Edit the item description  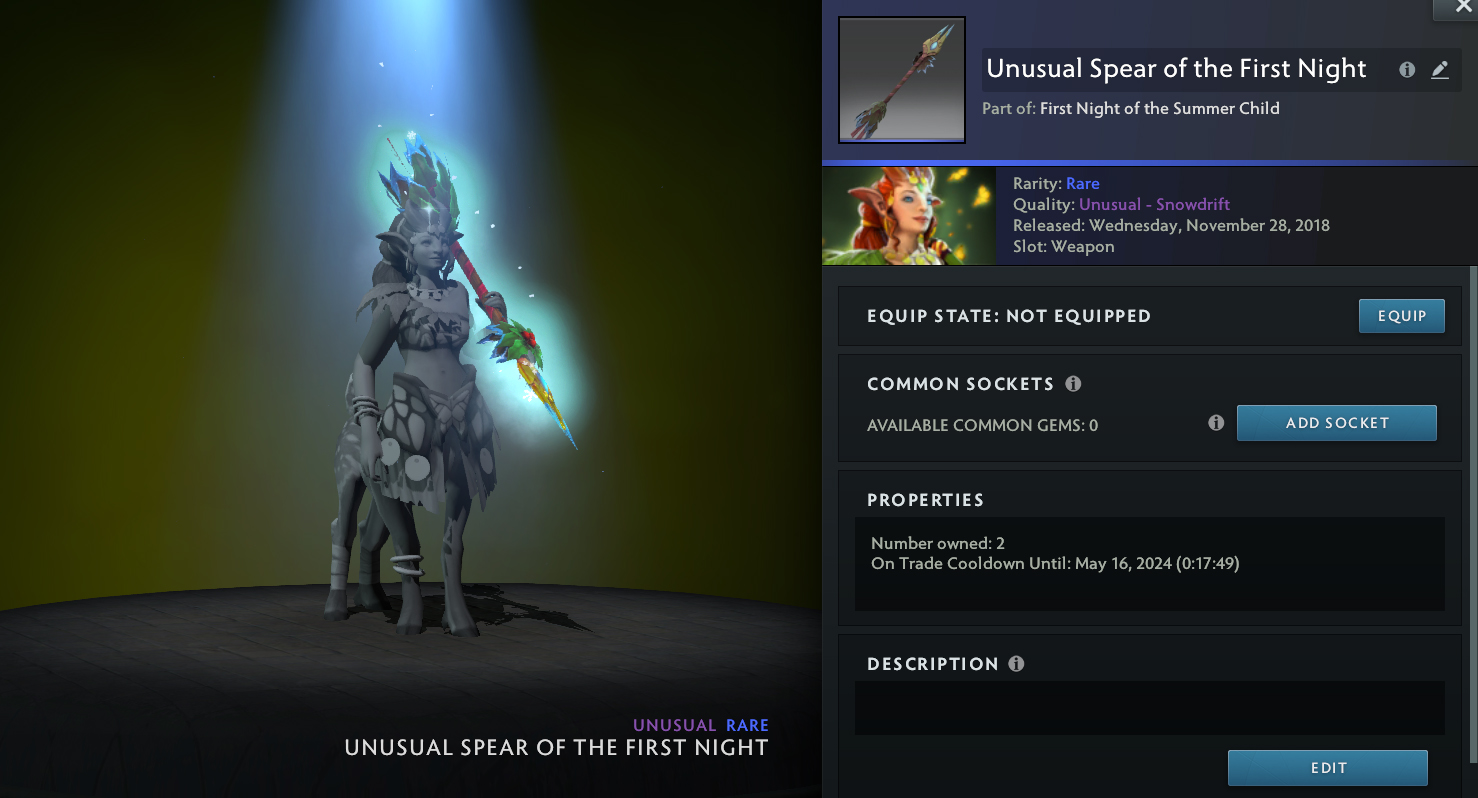1327,768
